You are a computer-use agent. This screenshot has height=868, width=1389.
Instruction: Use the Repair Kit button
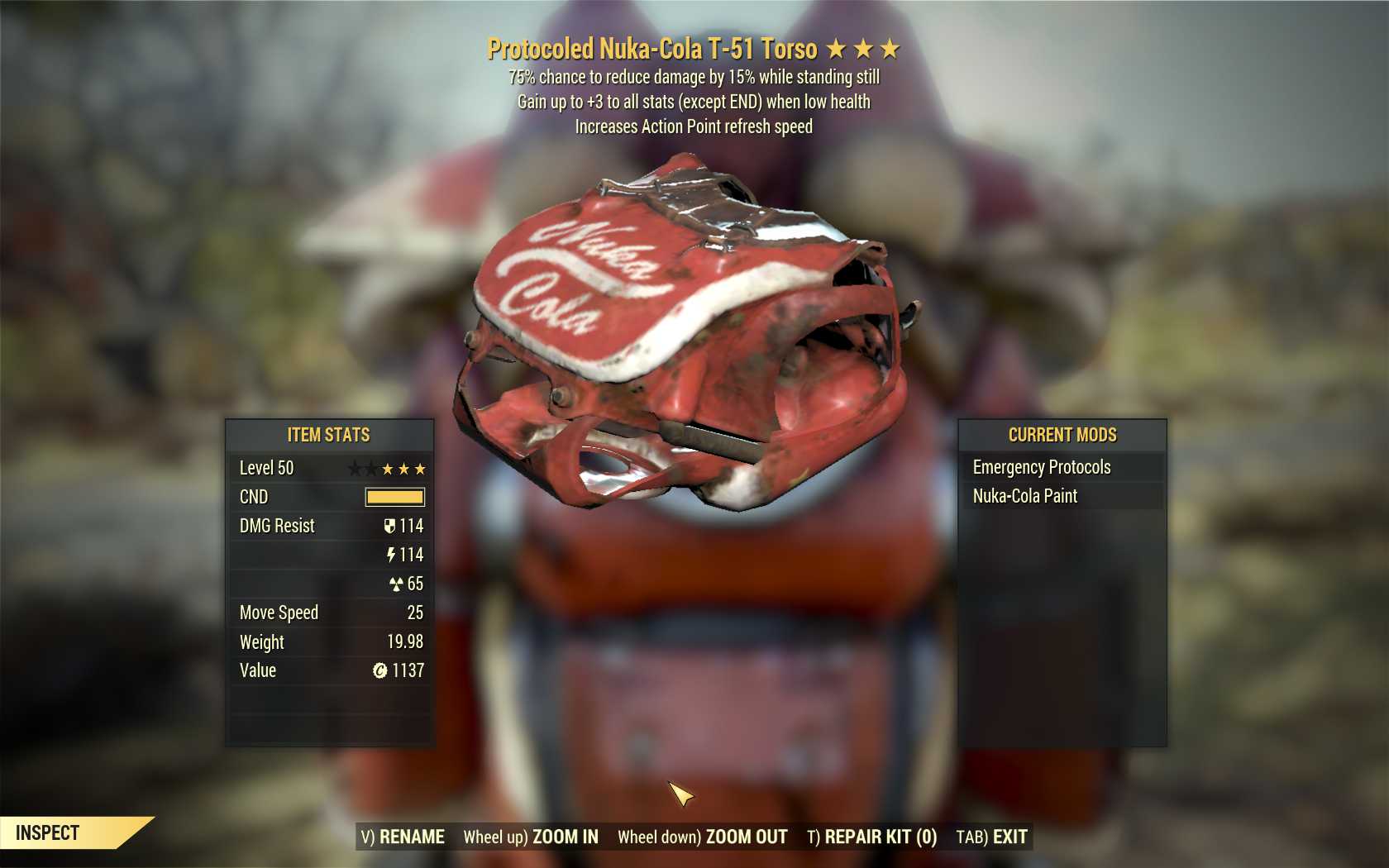[x=871, y=837]
